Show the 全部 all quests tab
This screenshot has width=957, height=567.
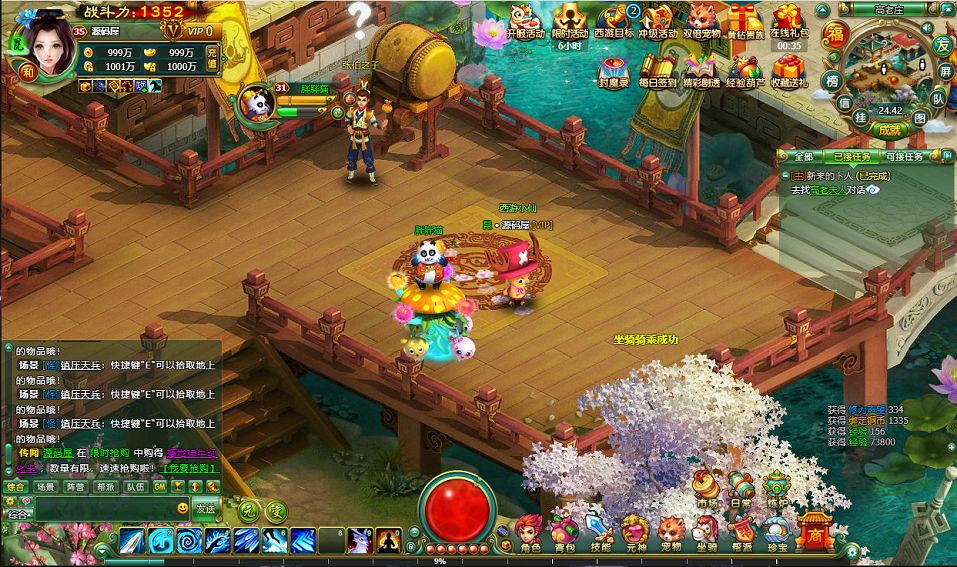[803, 157]
